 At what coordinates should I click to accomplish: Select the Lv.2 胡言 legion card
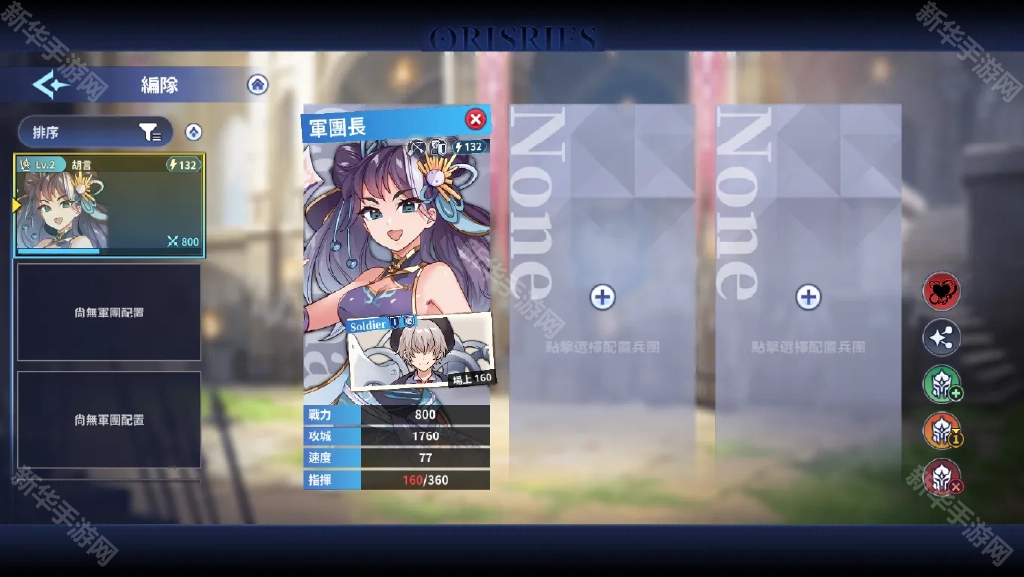pos(110,205)
